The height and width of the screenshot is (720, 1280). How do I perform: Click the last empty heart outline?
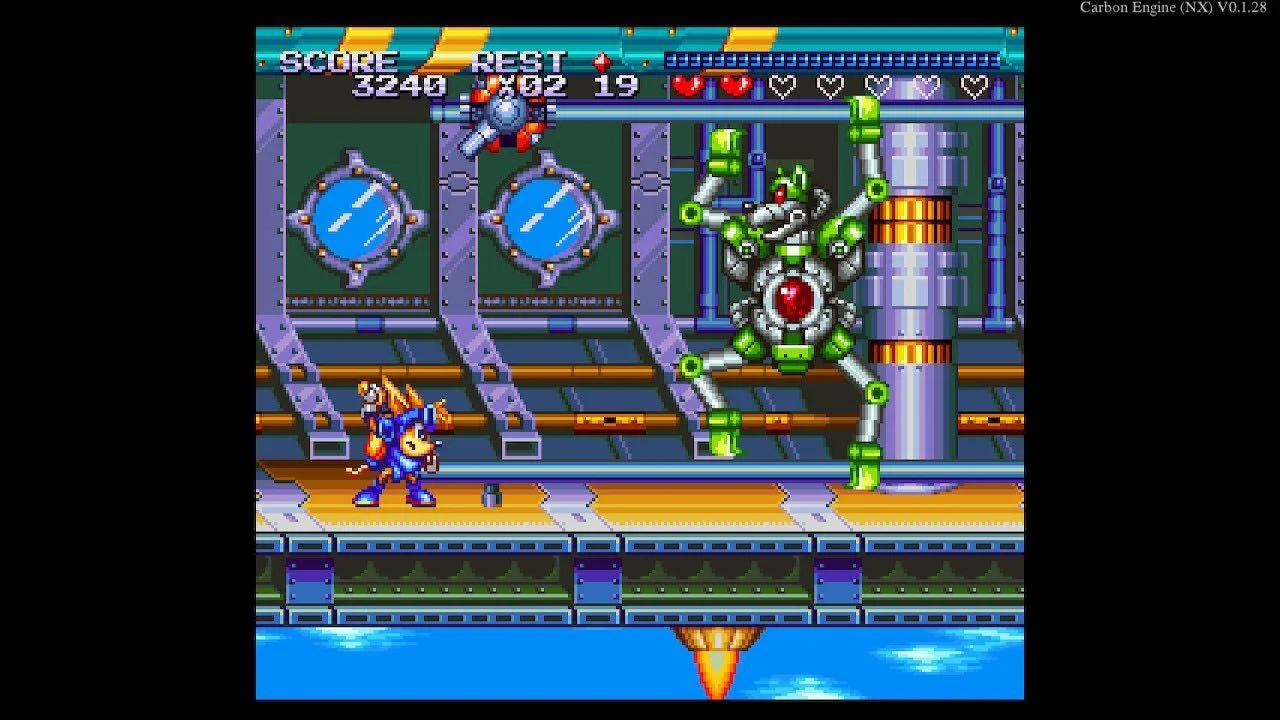(974, 84)
